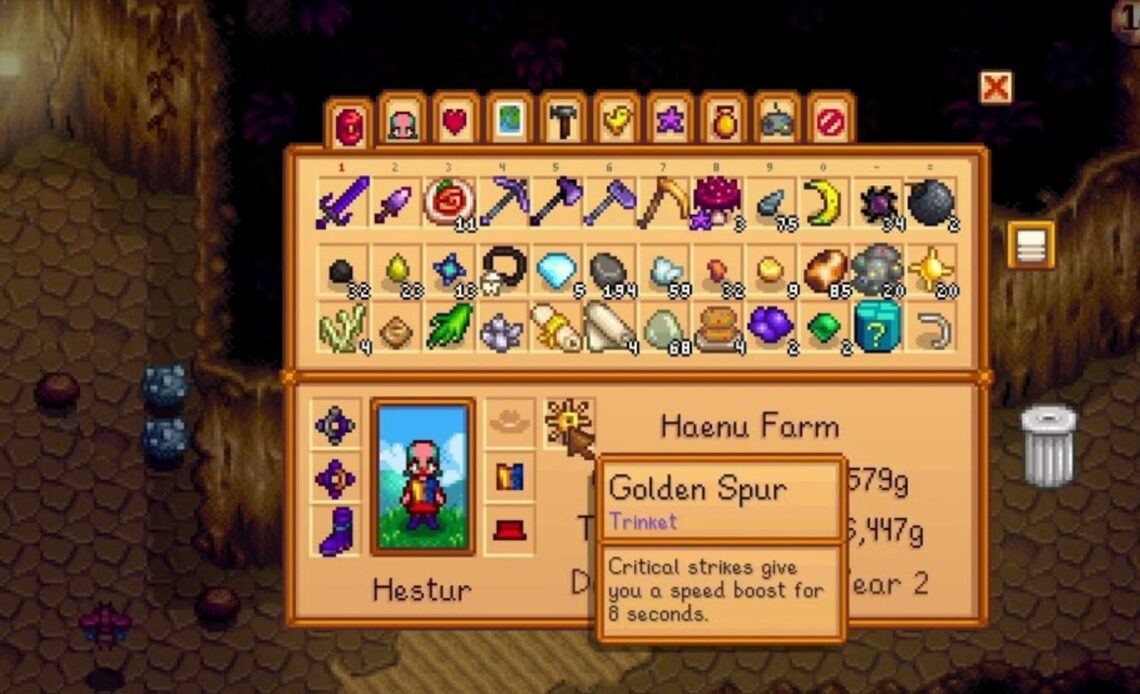Click the organize inventory button

coord(1031,245)
